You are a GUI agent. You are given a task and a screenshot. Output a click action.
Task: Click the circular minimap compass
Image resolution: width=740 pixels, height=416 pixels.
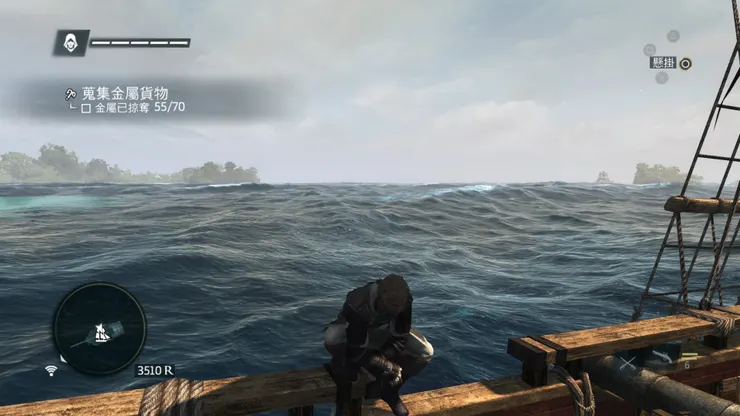(x=99, y=328)
